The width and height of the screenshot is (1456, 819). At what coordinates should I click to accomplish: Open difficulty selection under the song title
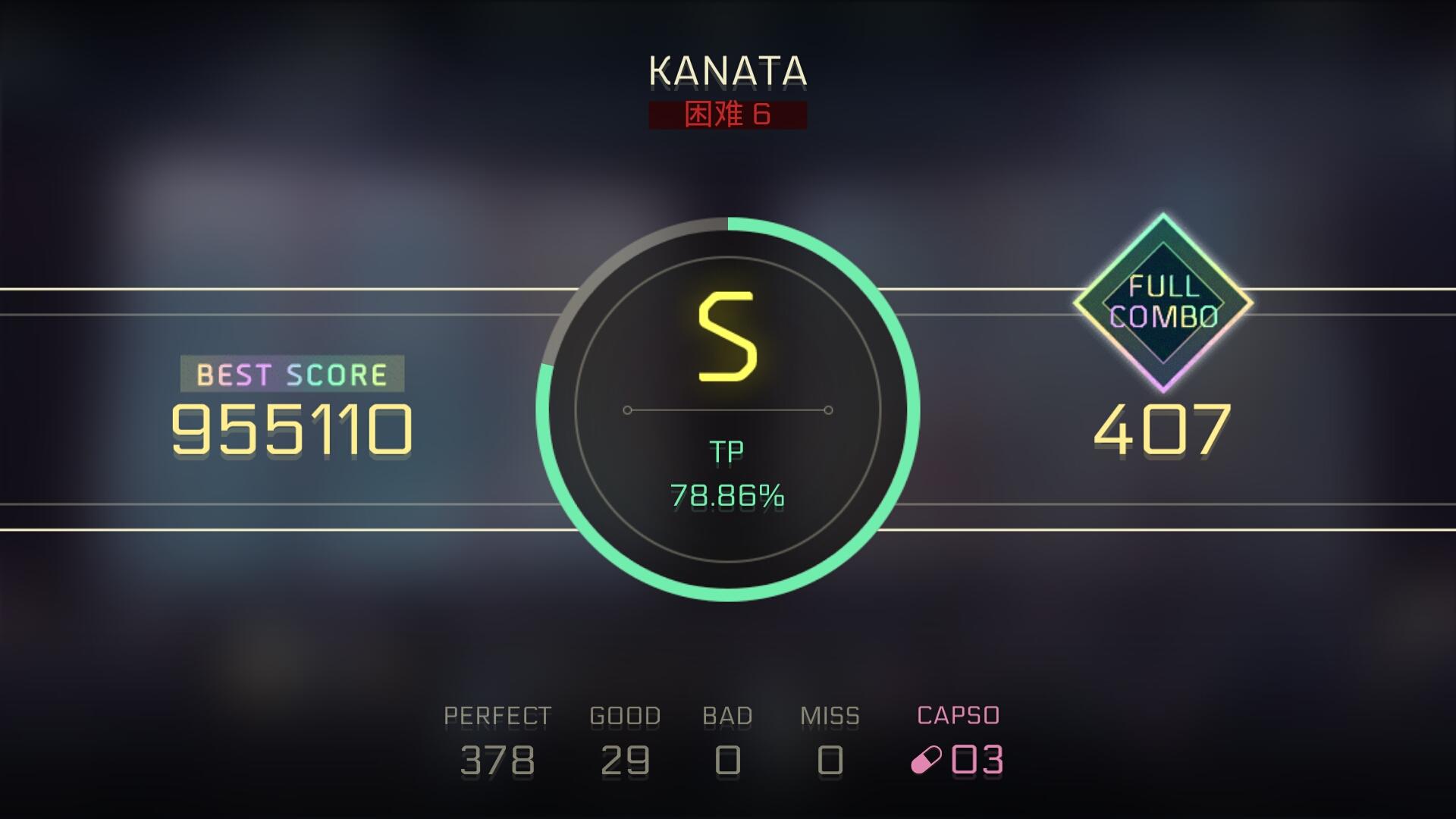coord(726,114)
